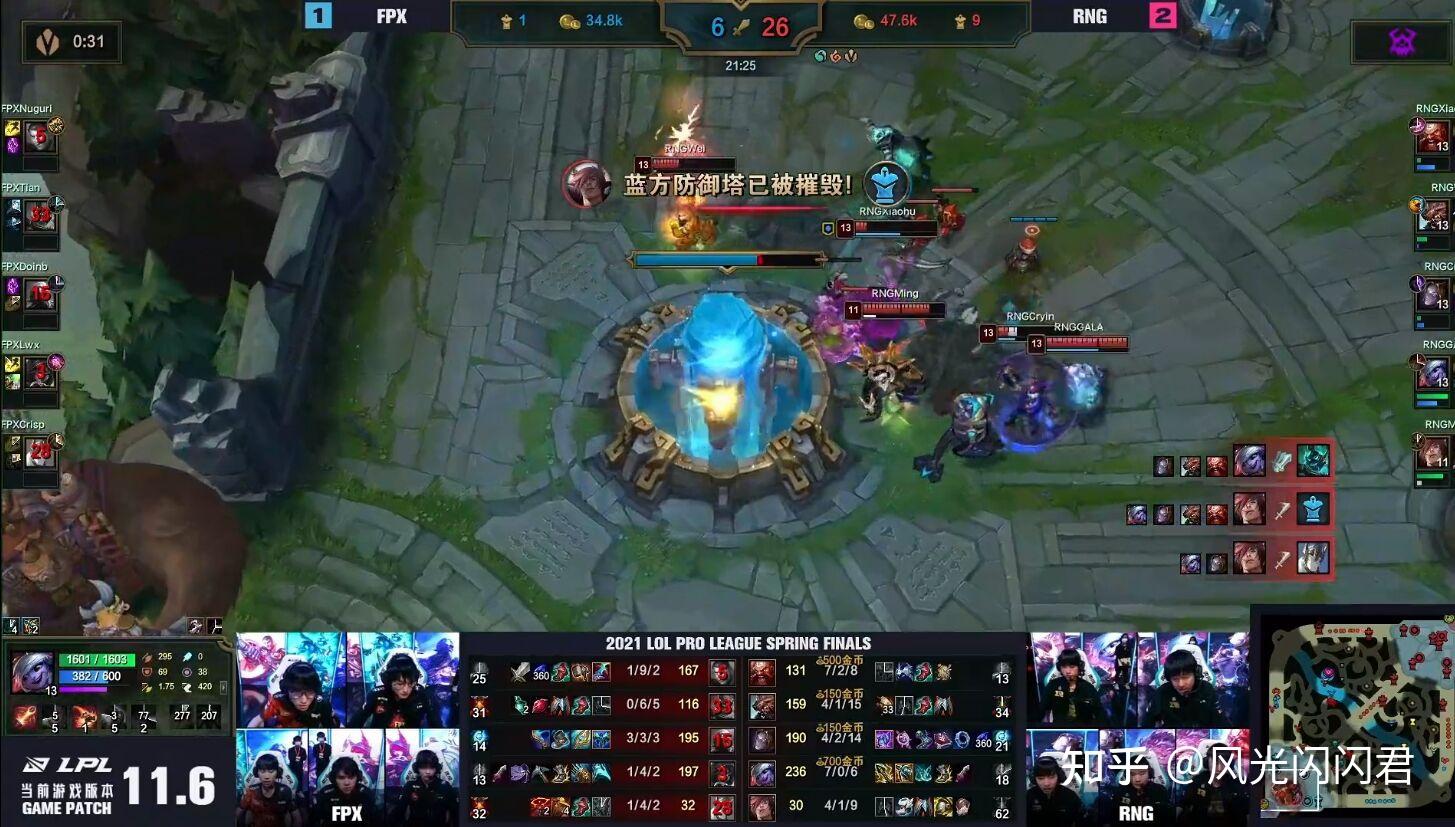Expand the chevron atop the score banner
The height and width of the screenshot is (827, 1455).
coord(740,4)
